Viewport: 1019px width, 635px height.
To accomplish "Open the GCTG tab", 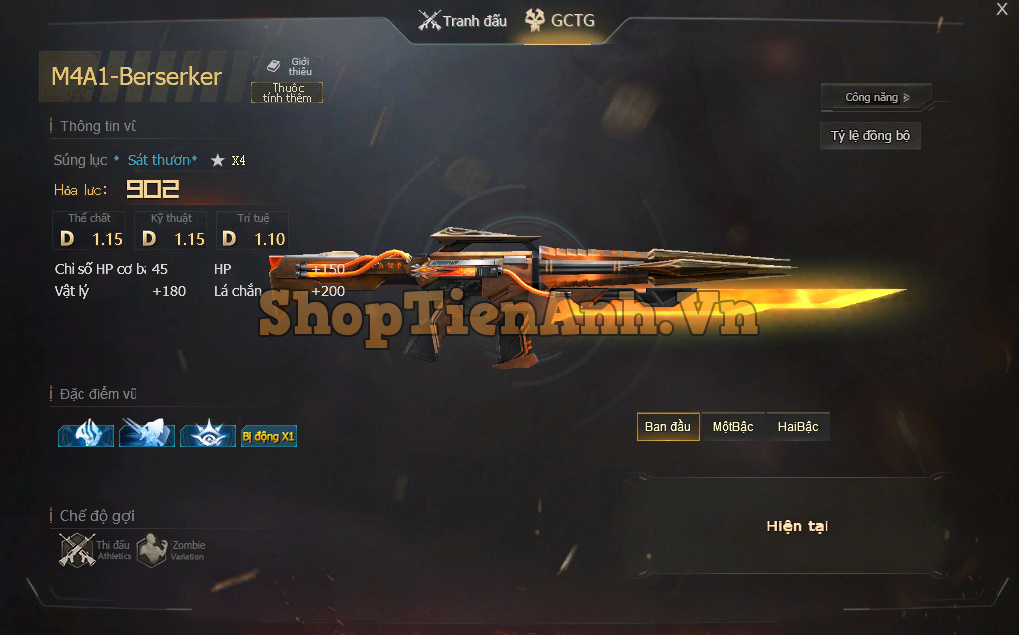I will click(x=561, y=21).
